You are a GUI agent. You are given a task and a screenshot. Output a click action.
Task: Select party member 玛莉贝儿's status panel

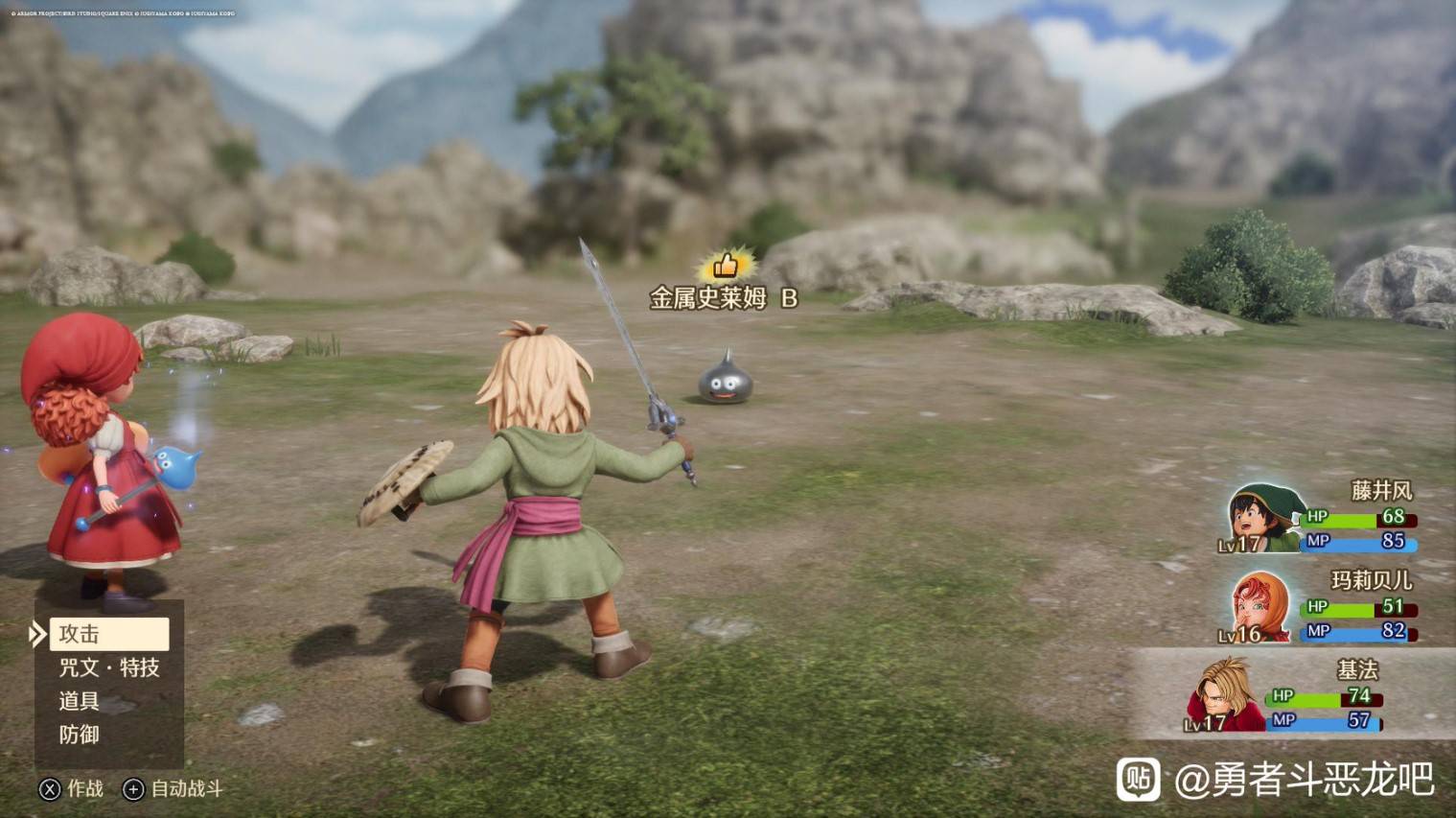pos(1321,607)
